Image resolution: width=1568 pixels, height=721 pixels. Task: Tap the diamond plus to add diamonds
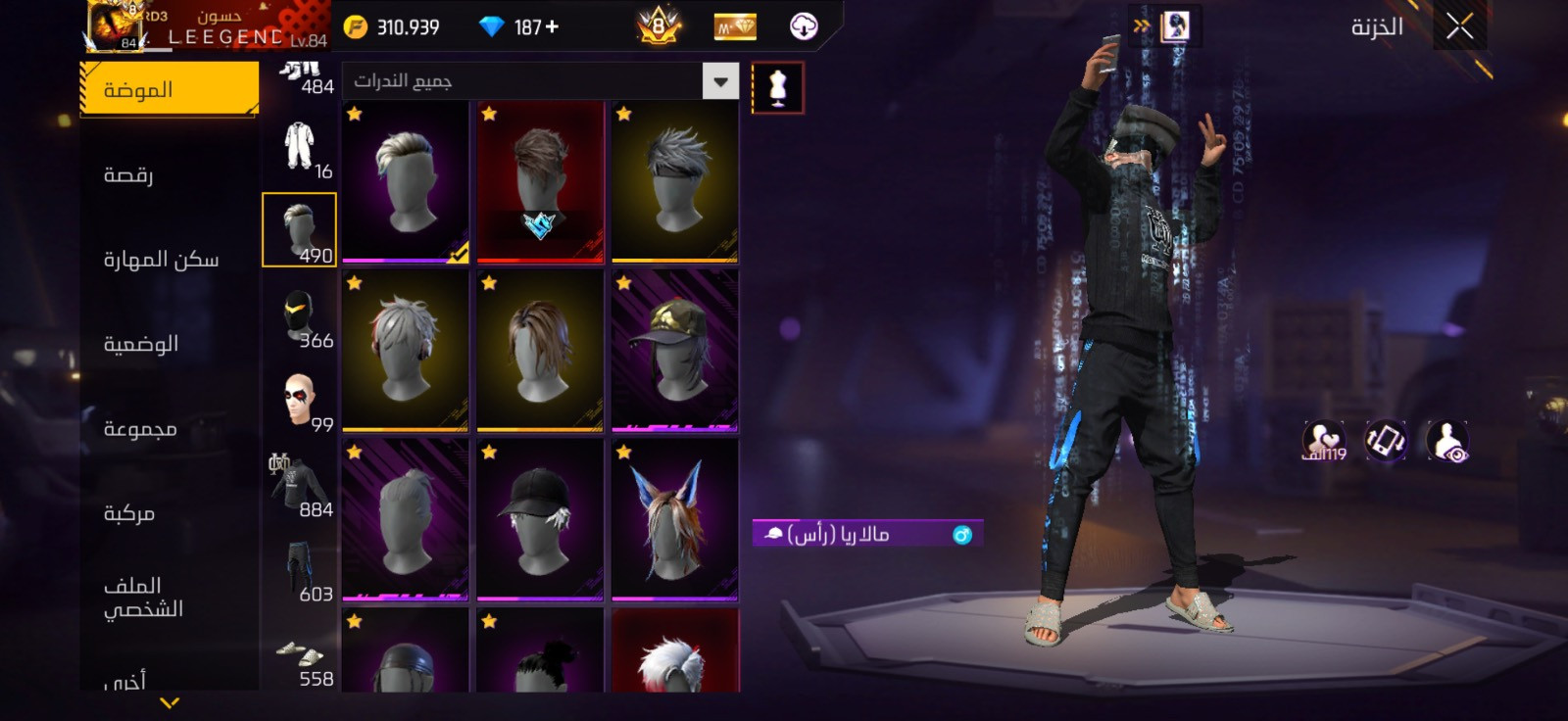552,27
